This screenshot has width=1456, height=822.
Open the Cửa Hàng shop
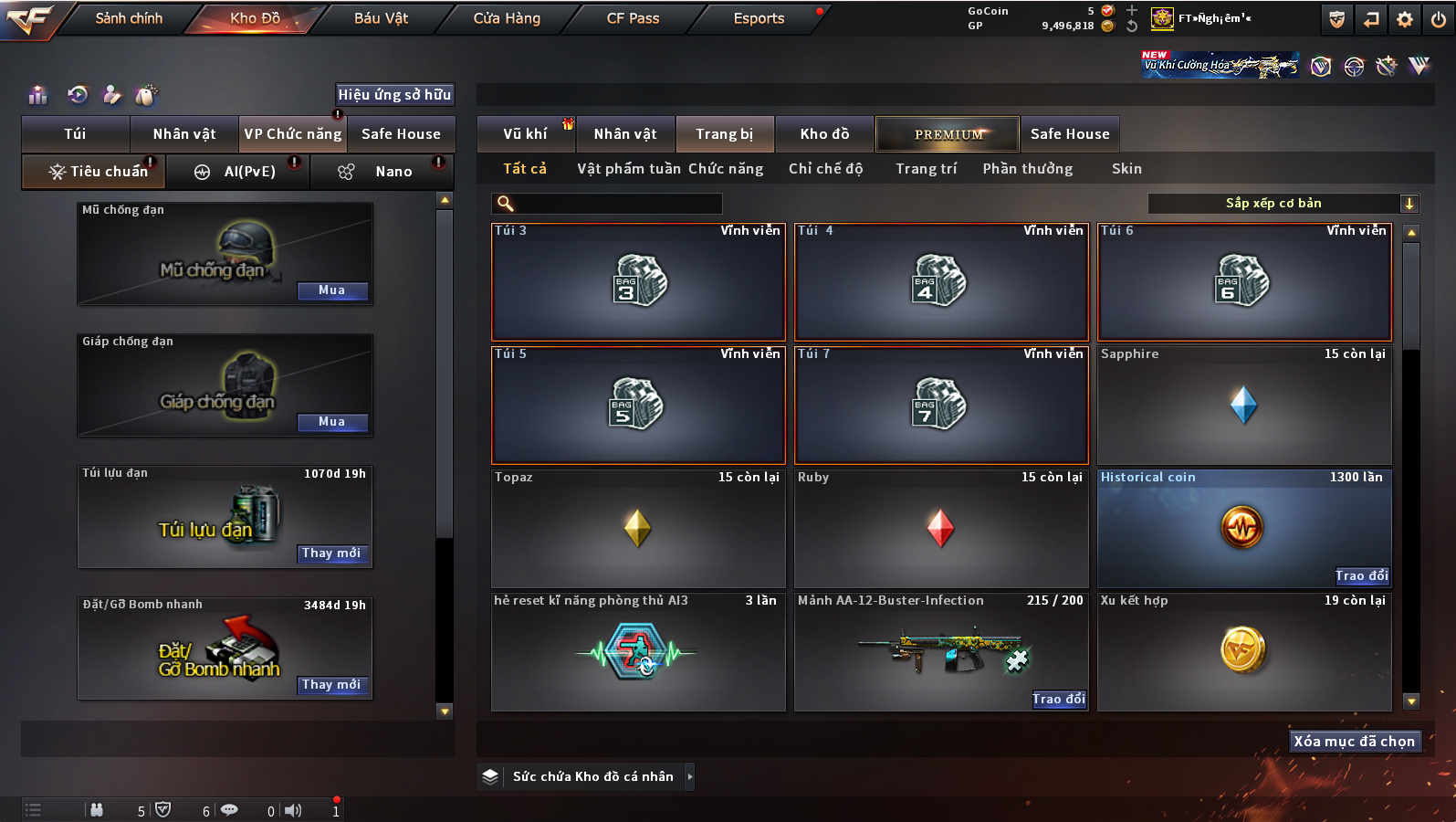(x=507, y=18)
